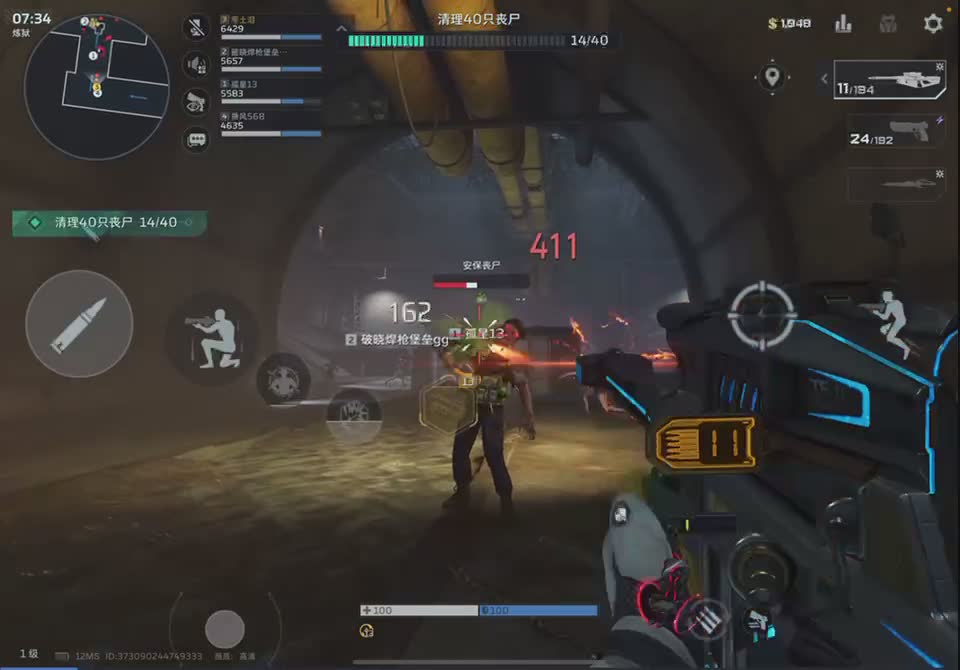Open the circular minimap
This screenshot has height=670, width=960.
(x=96, y=85)
